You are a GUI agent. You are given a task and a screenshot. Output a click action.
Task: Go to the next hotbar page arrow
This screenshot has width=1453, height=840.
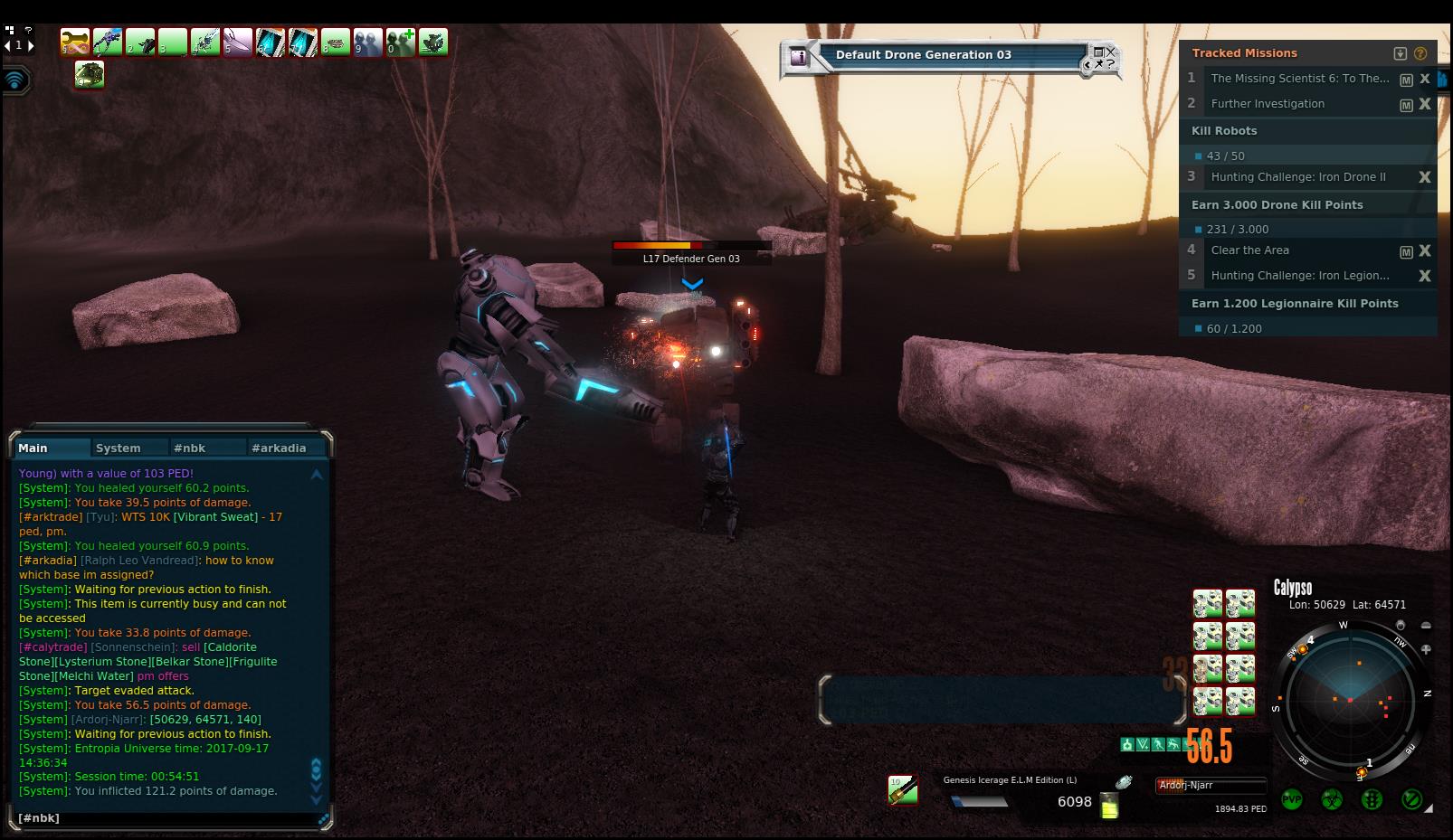[31, 45]
